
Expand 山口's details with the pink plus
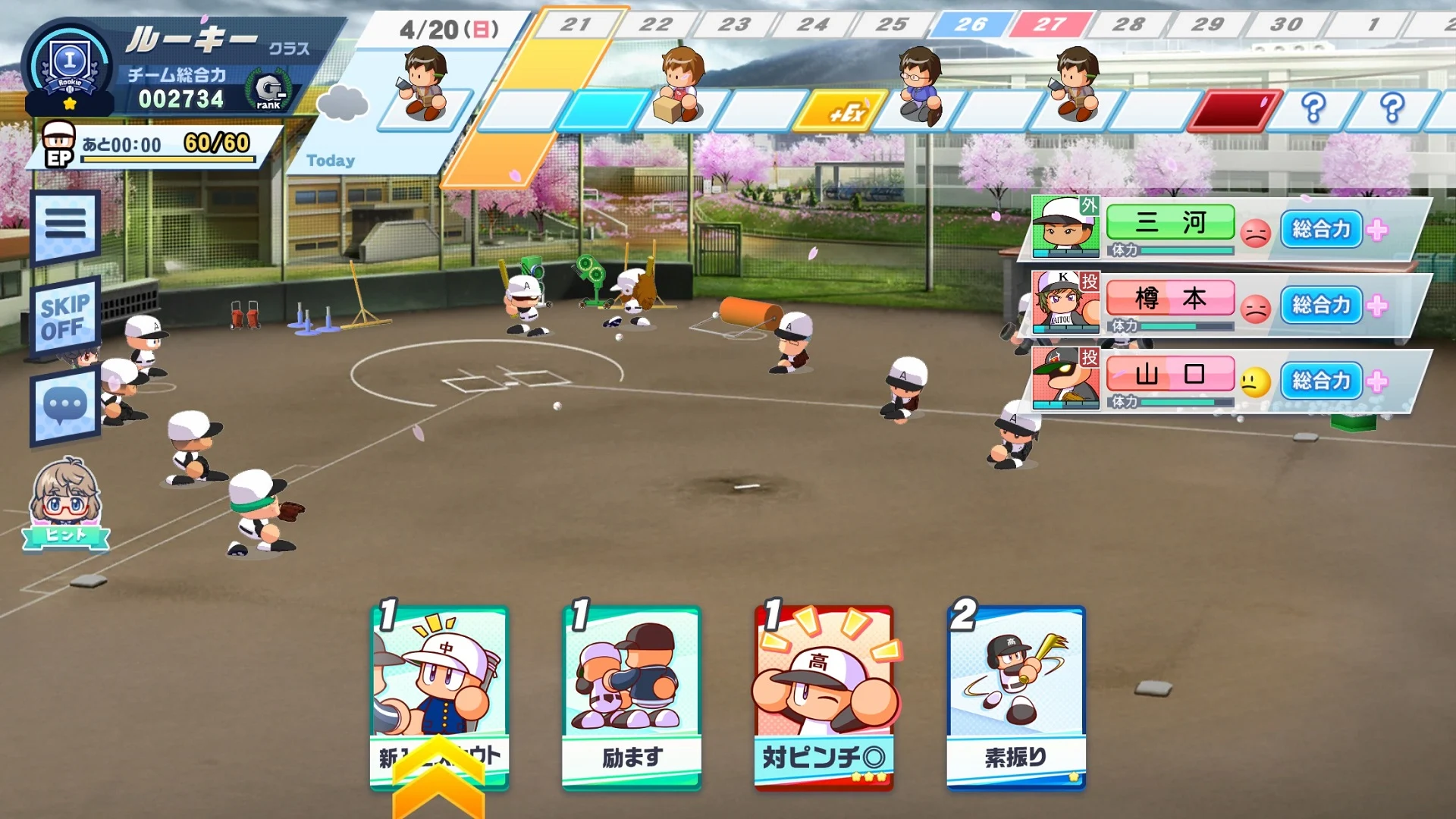coord(1378,383)
